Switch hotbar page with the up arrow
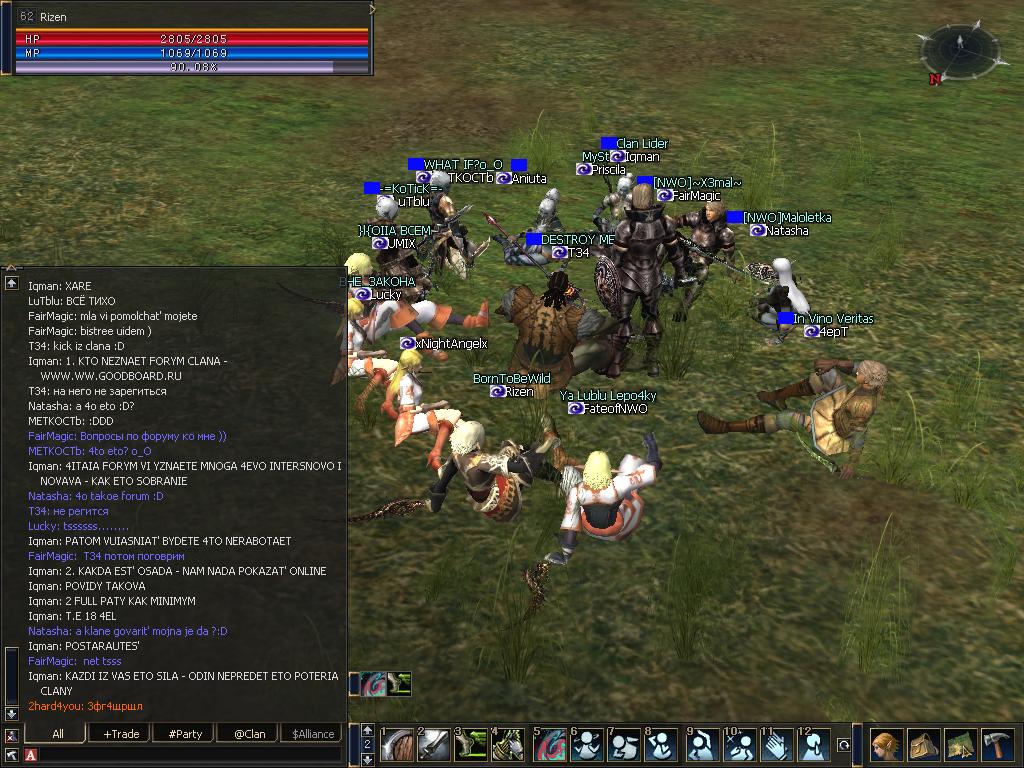This screenshot has height=768, width=1024. (x=367, y=730)
